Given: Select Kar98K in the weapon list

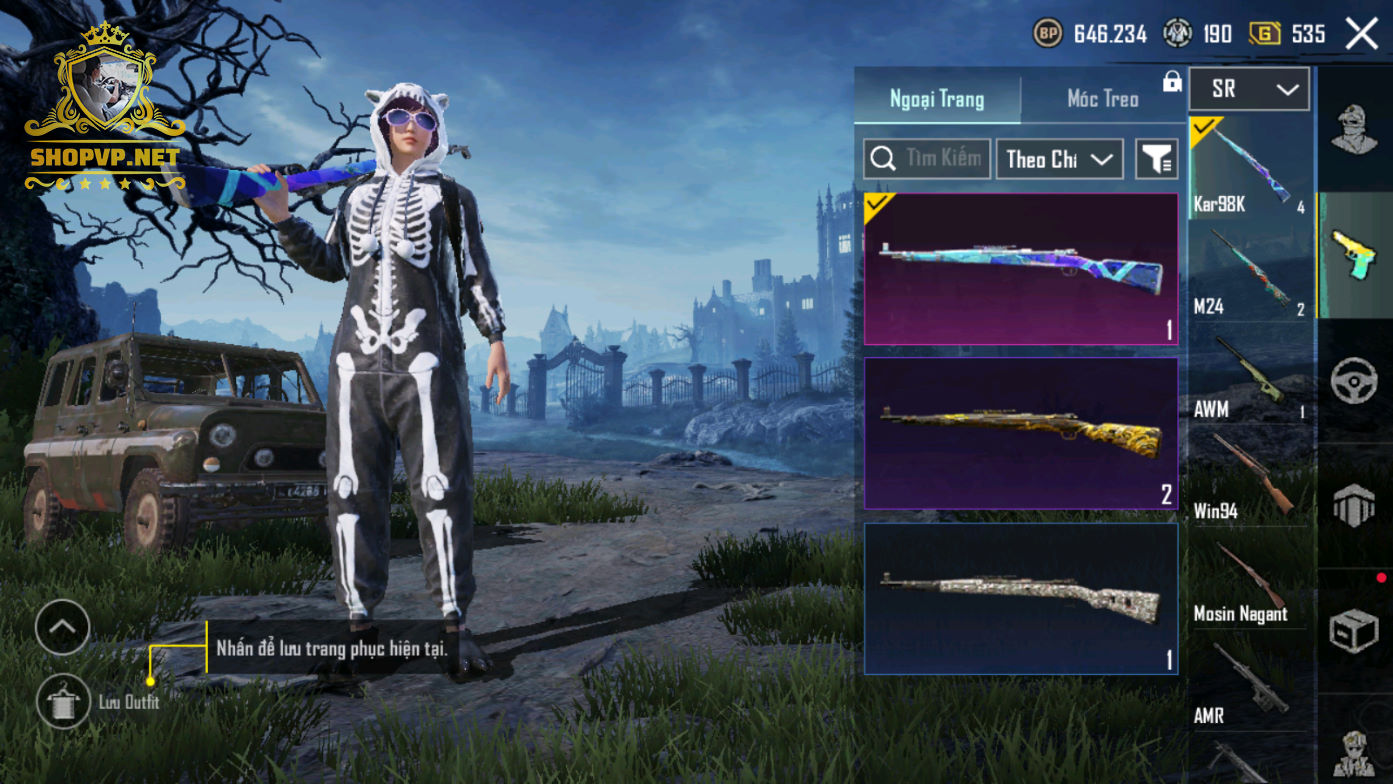Looking at the screenshot, I should click(1250, 168).
